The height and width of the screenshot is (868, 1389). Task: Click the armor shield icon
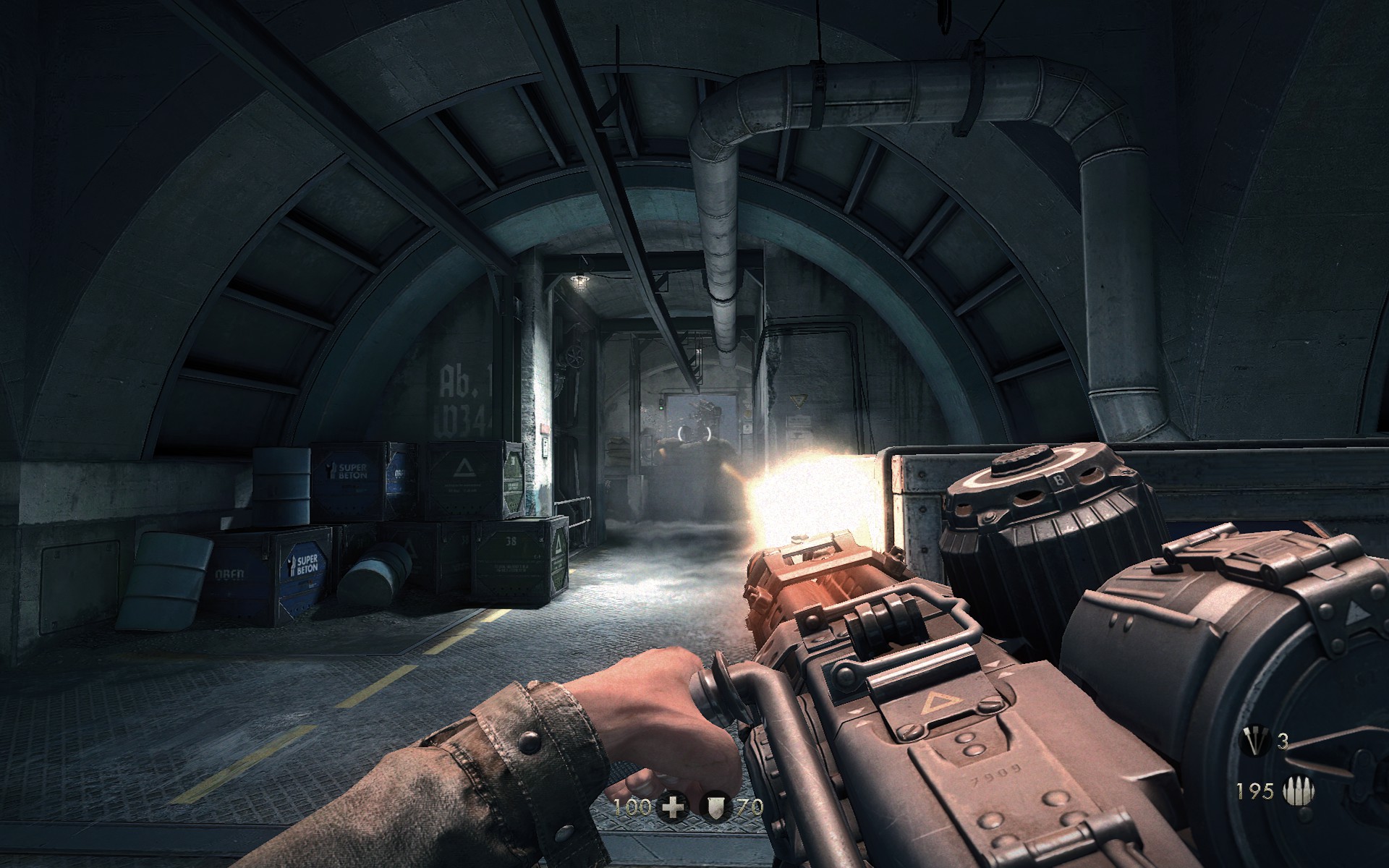click(x=714, y=808)
